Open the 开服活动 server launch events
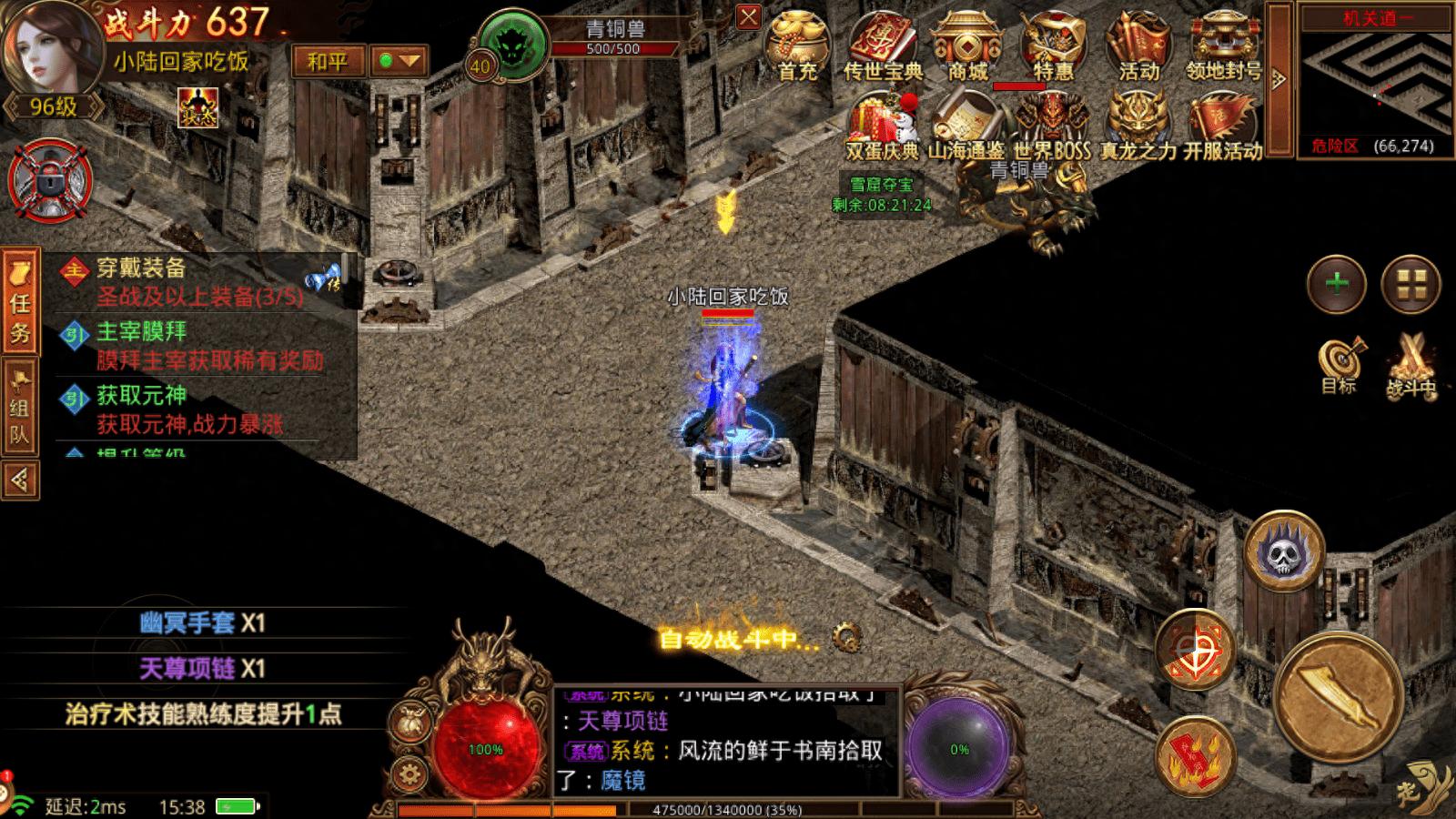 tap(1223, 126)
